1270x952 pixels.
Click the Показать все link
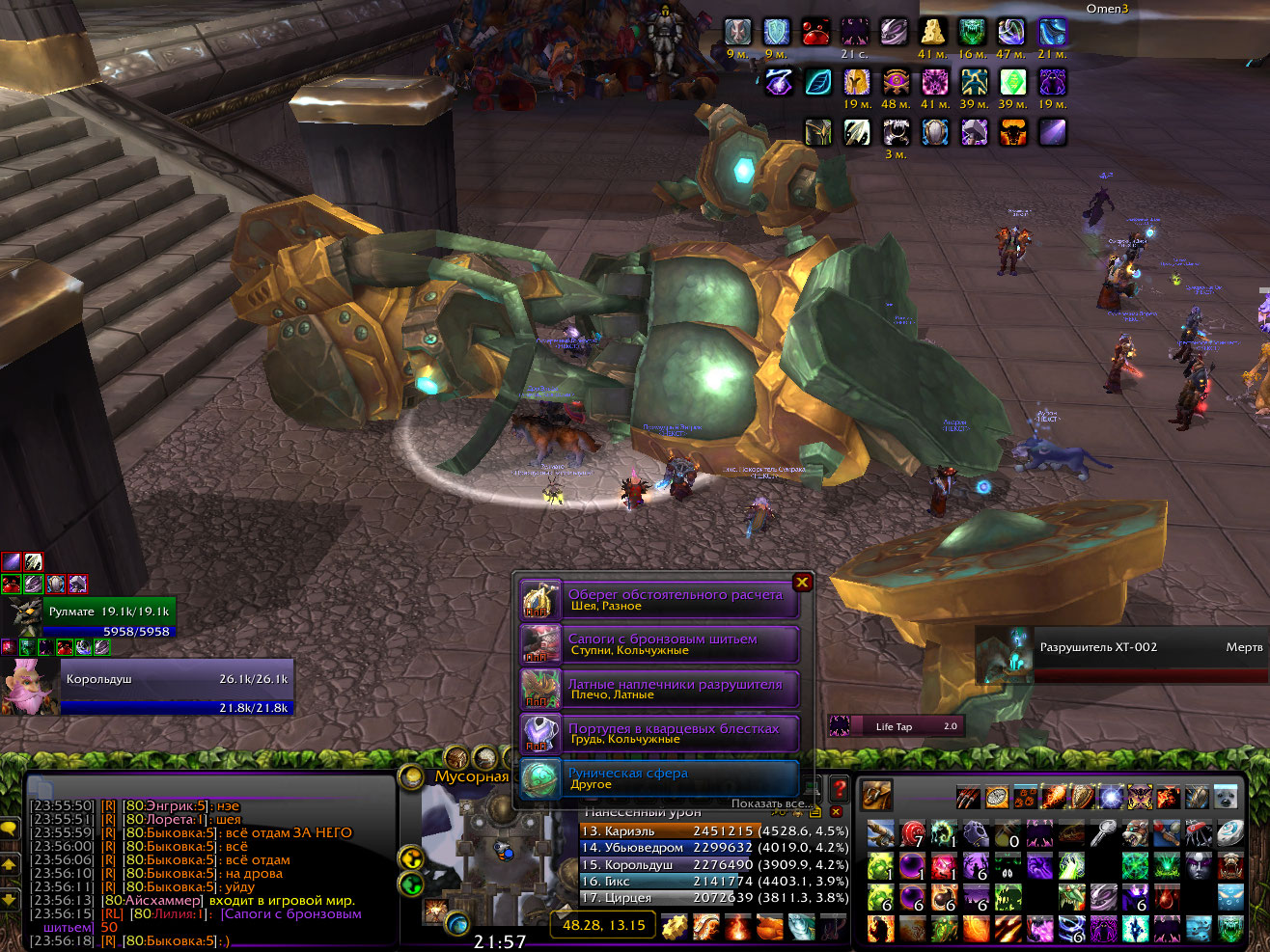click(770, 803)
